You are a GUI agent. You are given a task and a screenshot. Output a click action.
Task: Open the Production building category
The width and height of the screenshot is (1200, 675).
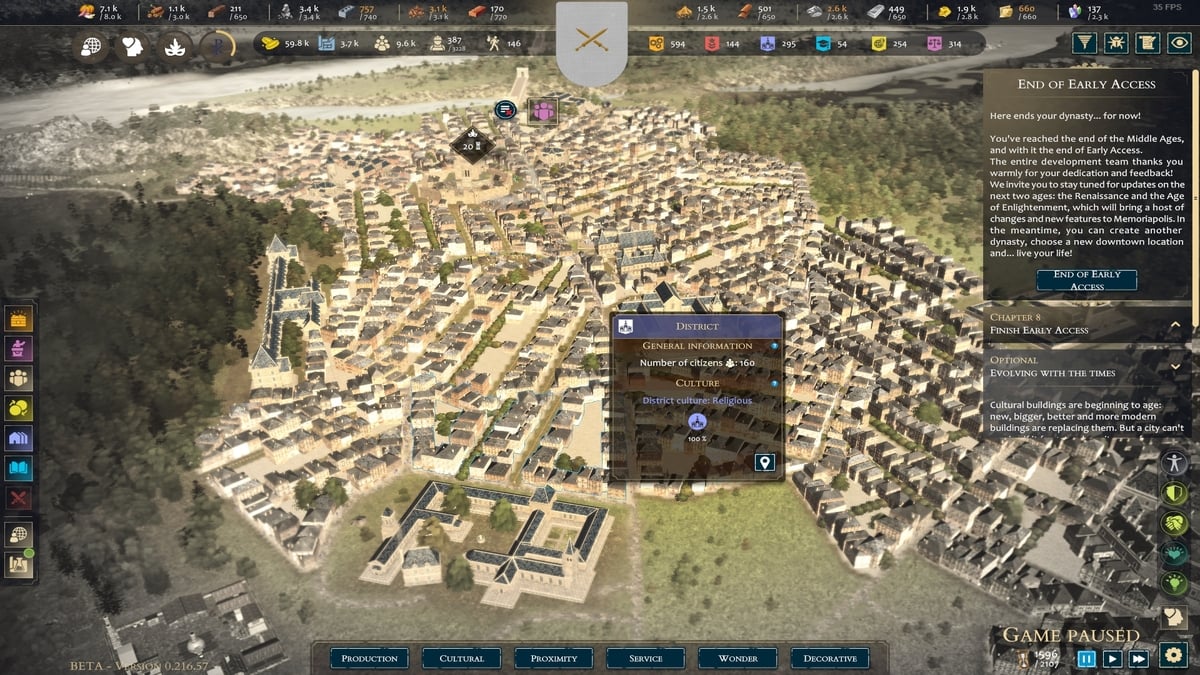369,658
